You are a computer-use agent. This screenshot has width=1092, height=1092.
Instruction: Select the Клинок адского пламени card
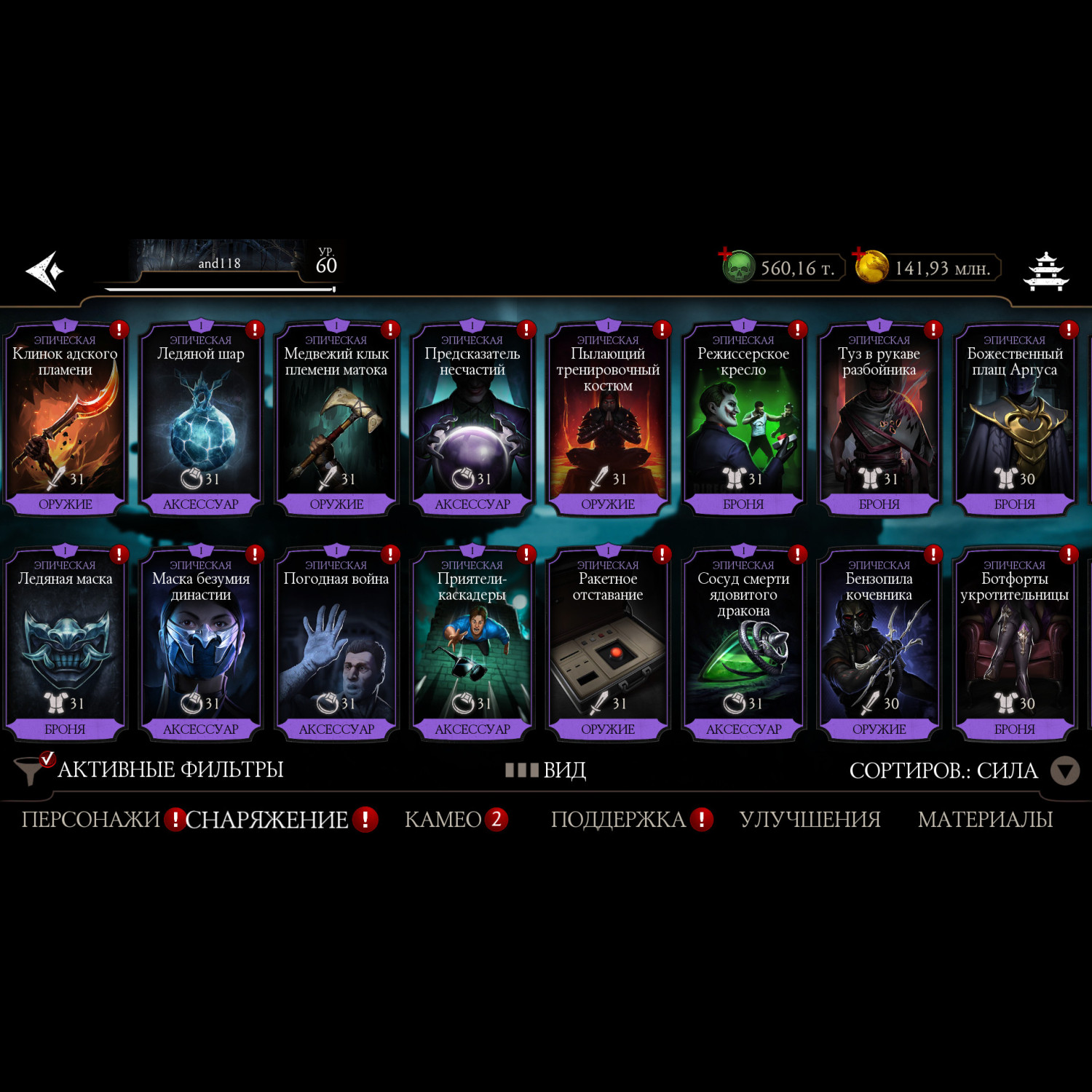pos(66,420)
